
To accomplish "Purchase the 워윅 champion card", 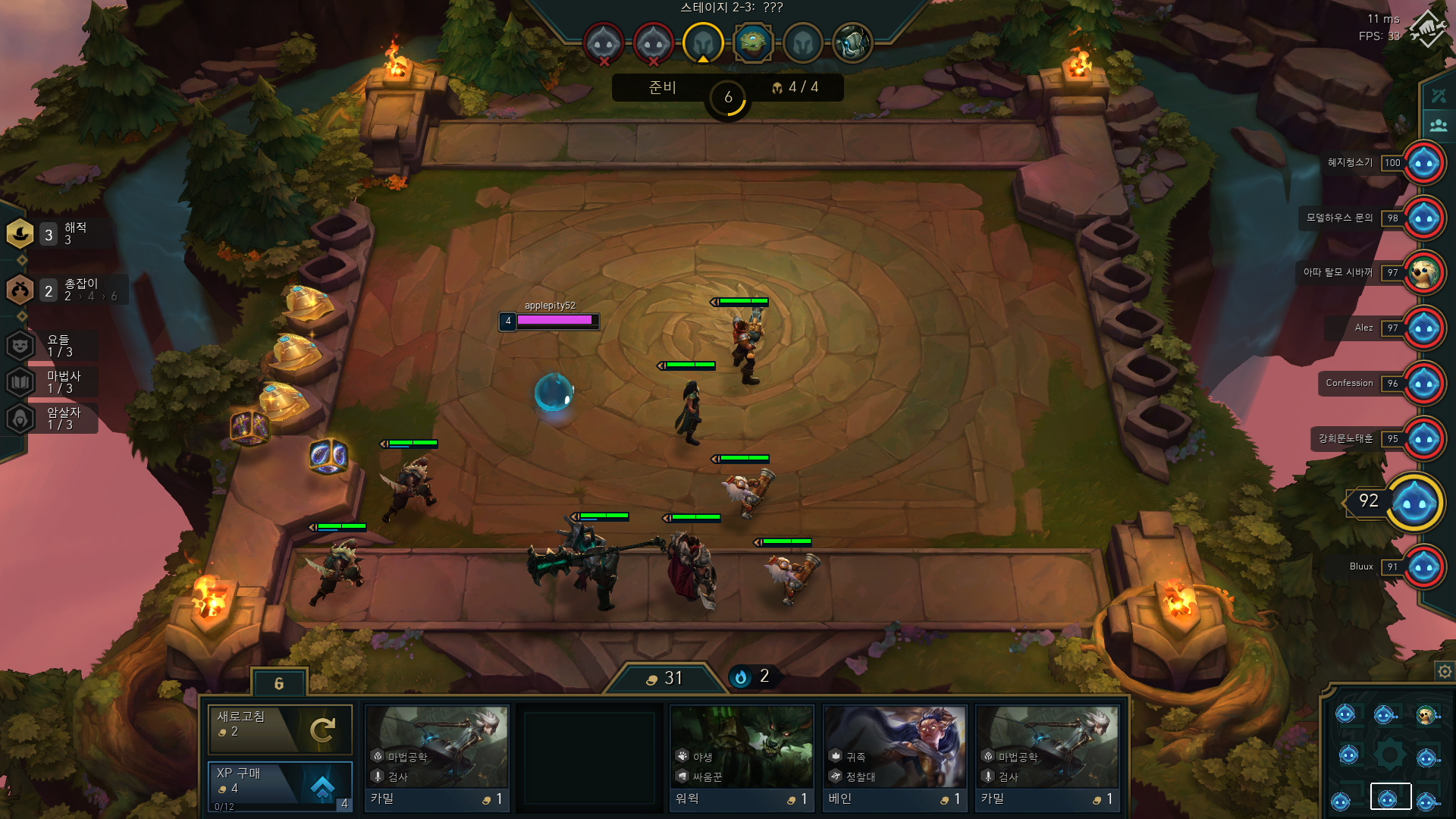I will pyautogui.click(x=741, y=758).
